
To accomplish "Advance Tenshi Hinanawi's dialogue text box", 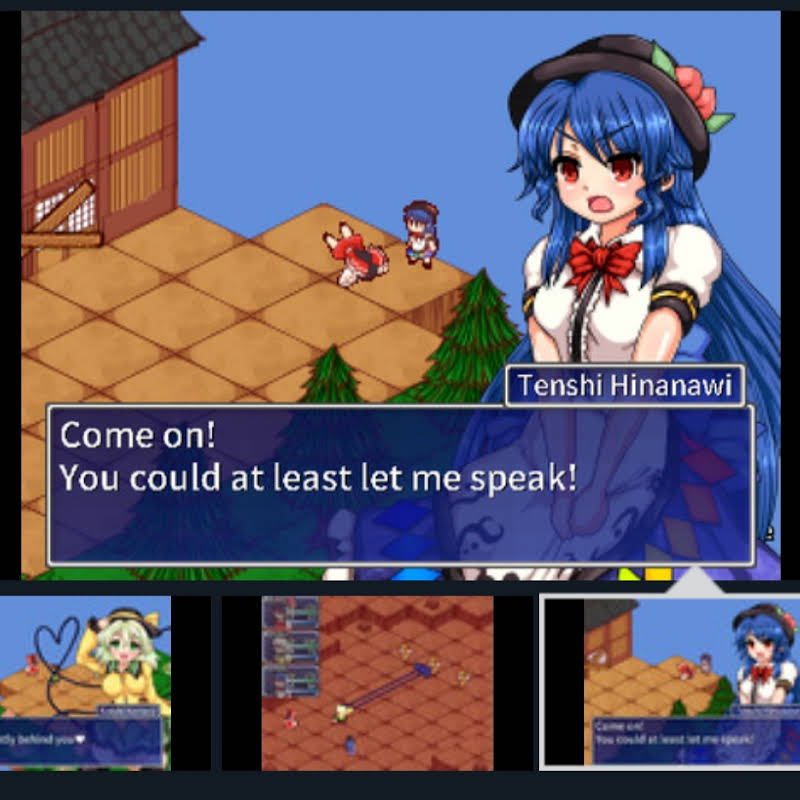I will click(x=400, y=484).
